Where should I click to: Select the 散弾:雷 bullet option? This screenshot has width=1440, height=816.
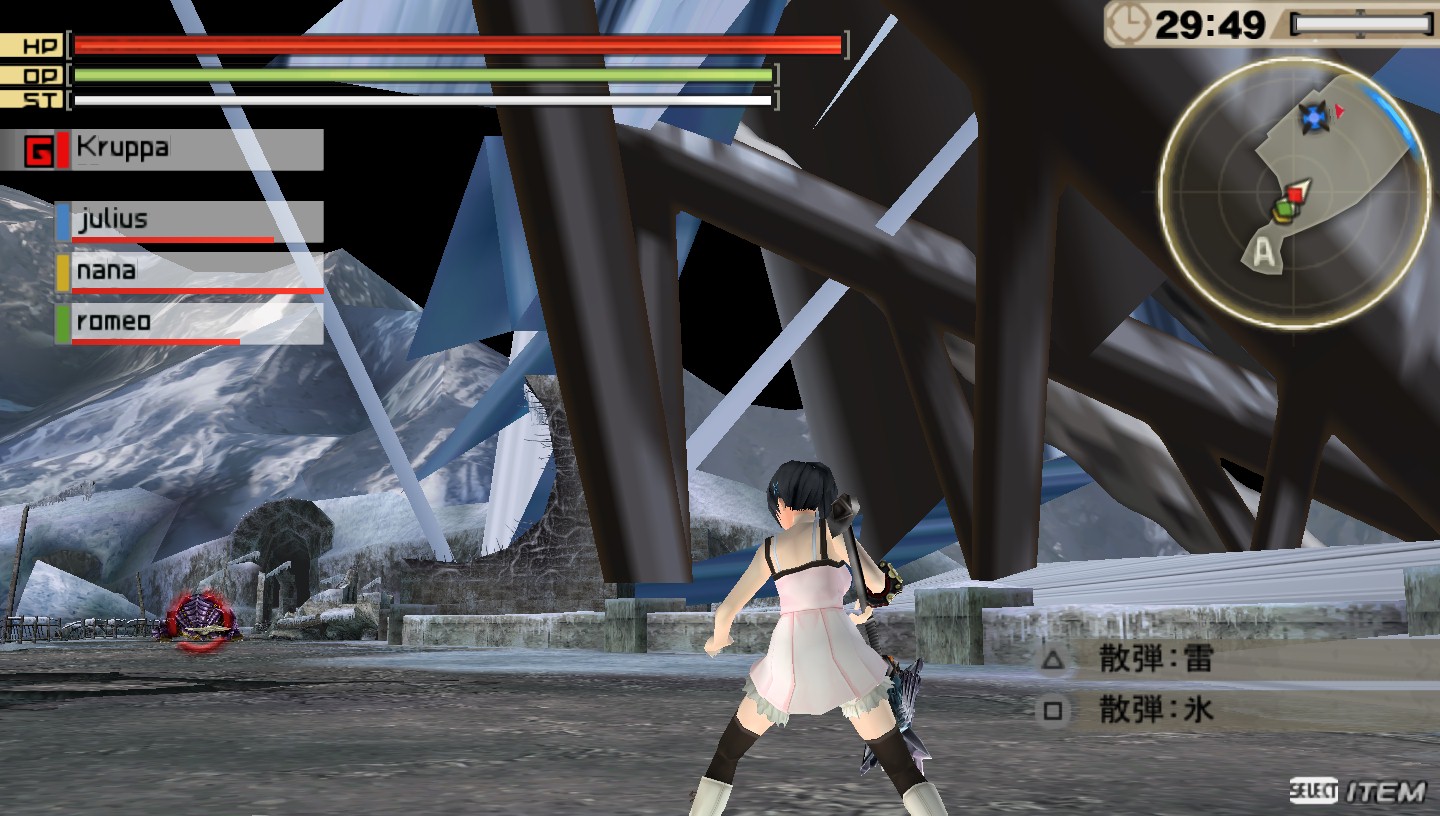pos(1156,660)
